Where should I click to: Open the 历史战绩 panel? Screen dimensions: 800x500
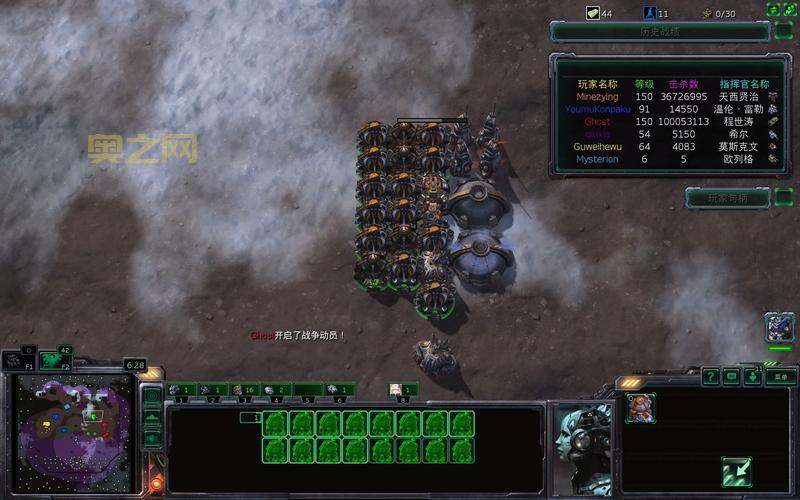click(x=658, y=31)
